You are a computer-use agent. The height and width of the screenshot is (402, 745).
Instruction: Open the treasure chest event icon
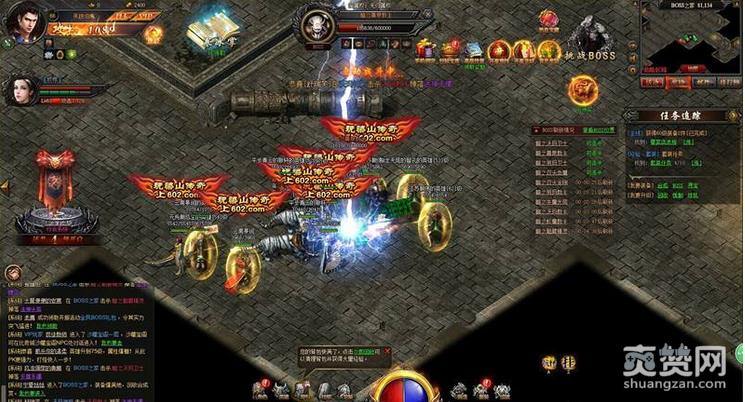click(452, 50)
